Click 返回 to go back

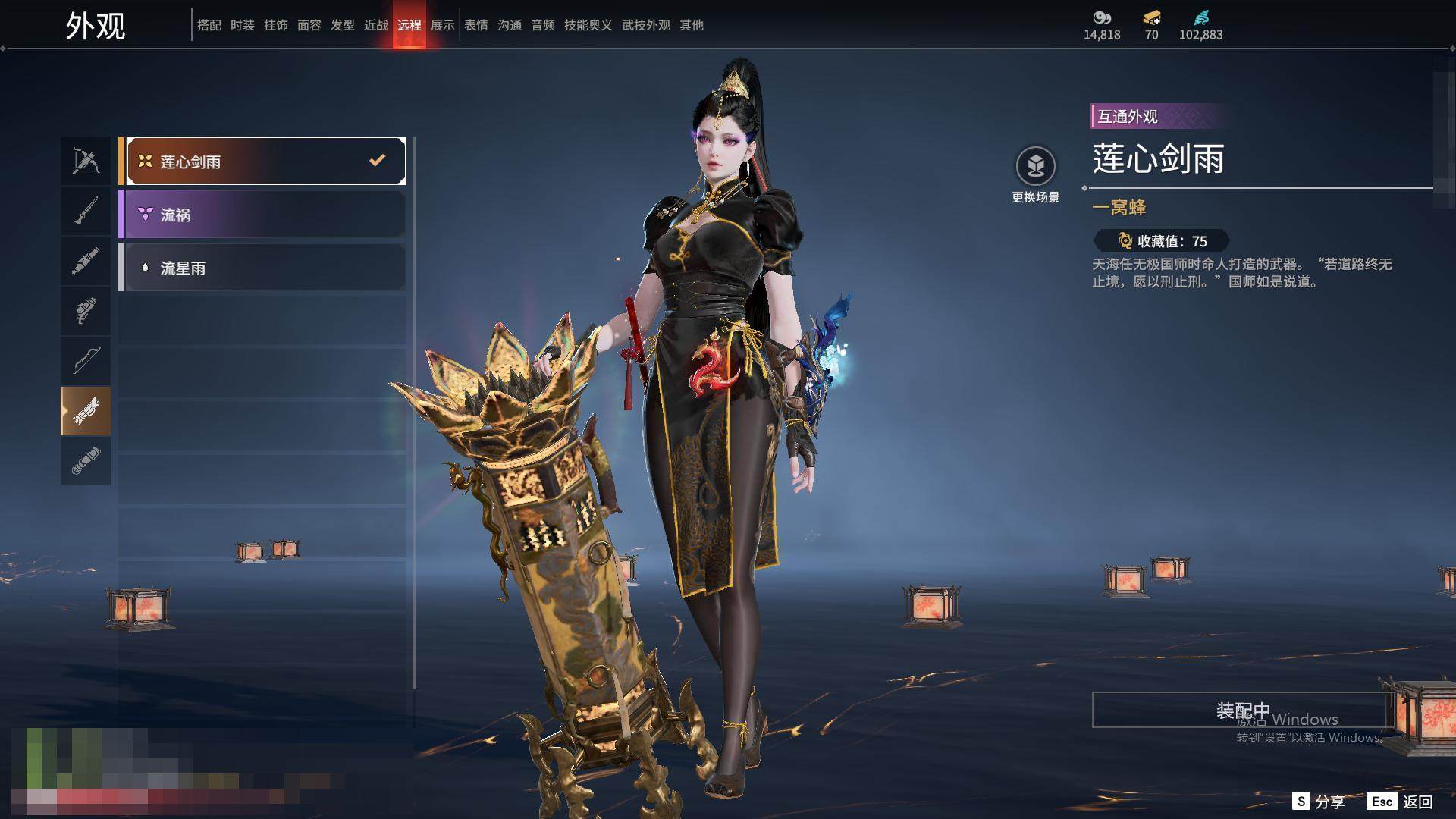coord(1401,802)
